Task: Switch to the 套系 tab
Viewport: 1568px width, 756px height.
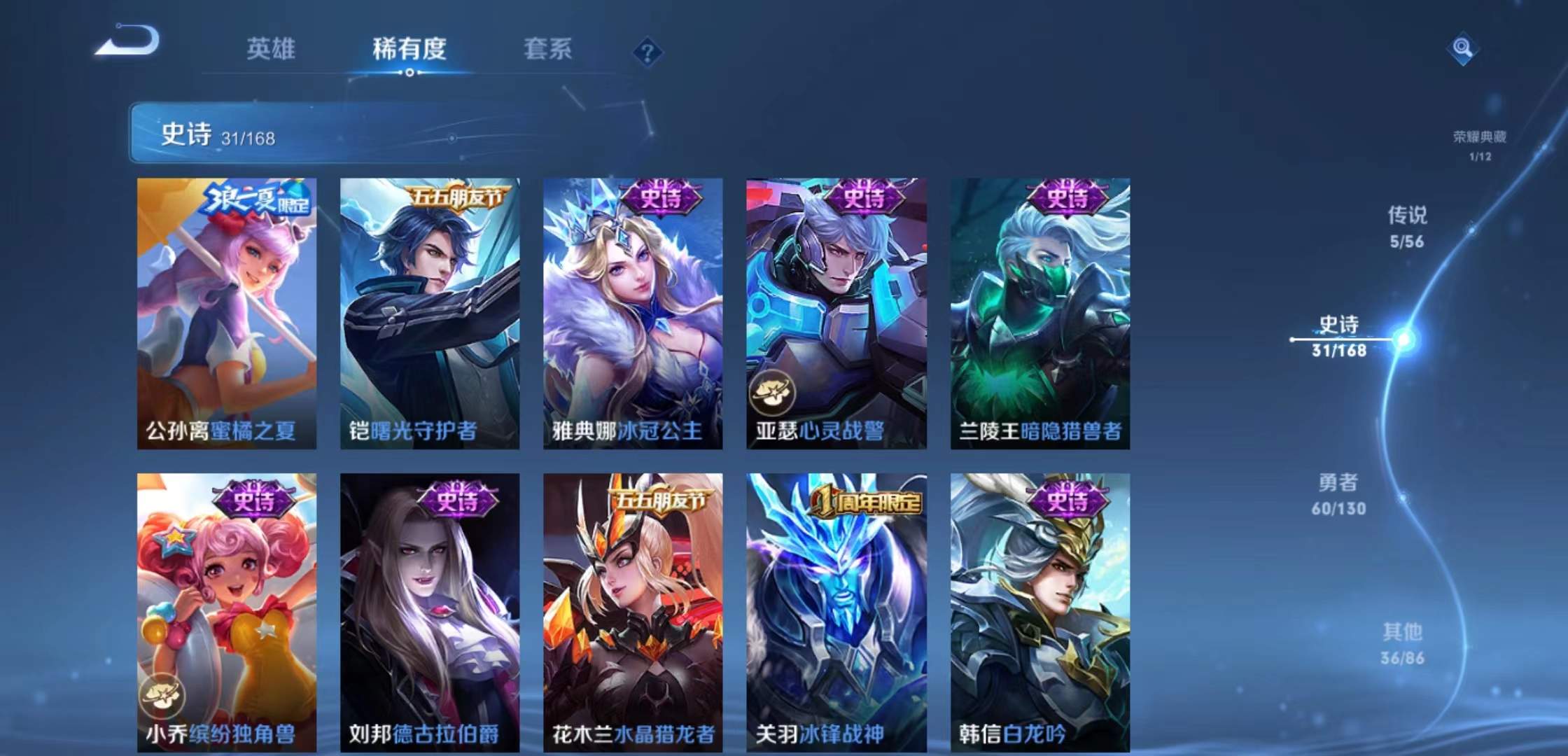Action: click(x=547, y=49)
